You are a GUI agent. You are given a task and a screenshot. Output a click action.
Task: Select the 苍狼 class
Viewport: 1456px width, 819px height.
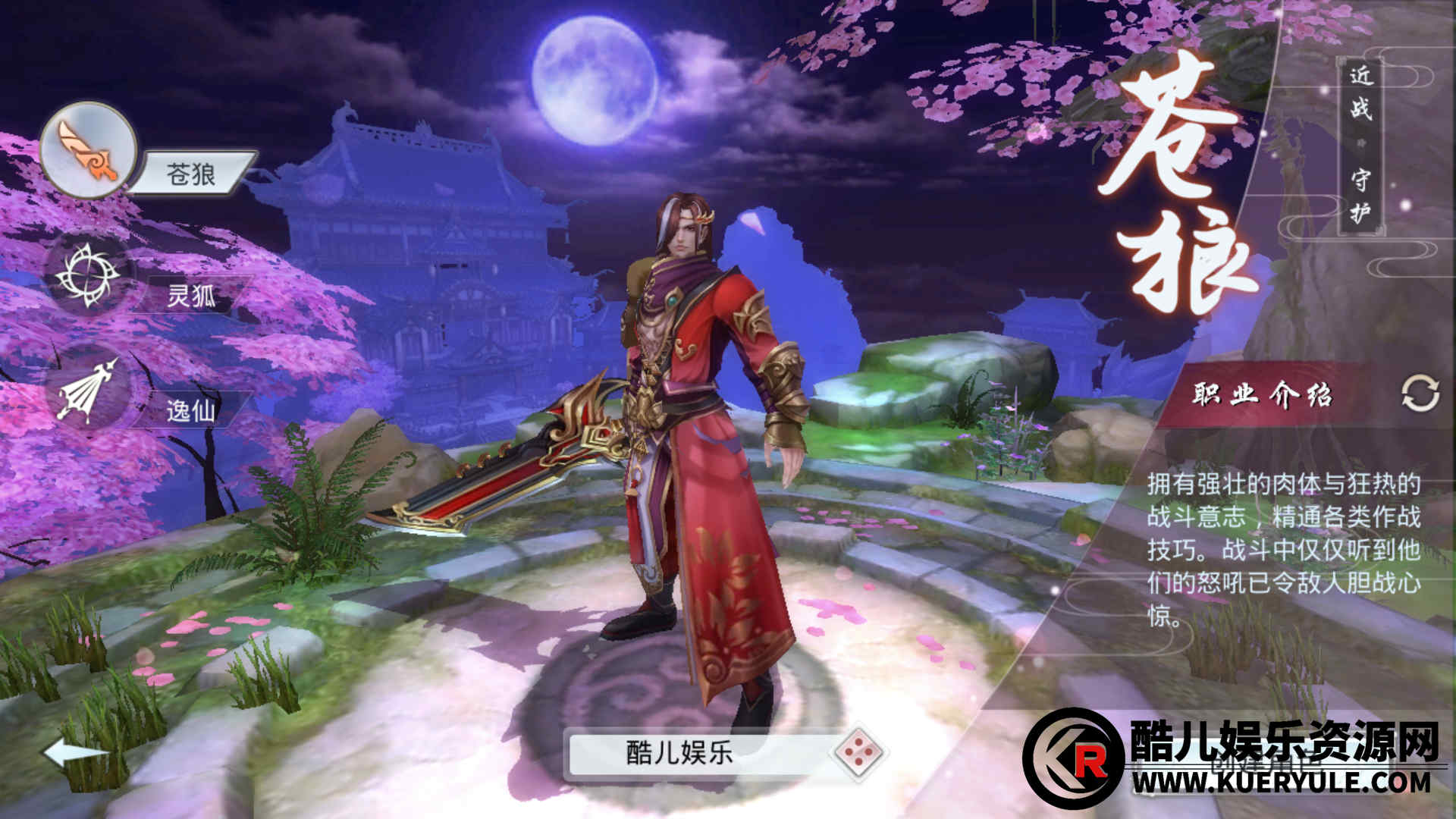(x=89, y=150)
